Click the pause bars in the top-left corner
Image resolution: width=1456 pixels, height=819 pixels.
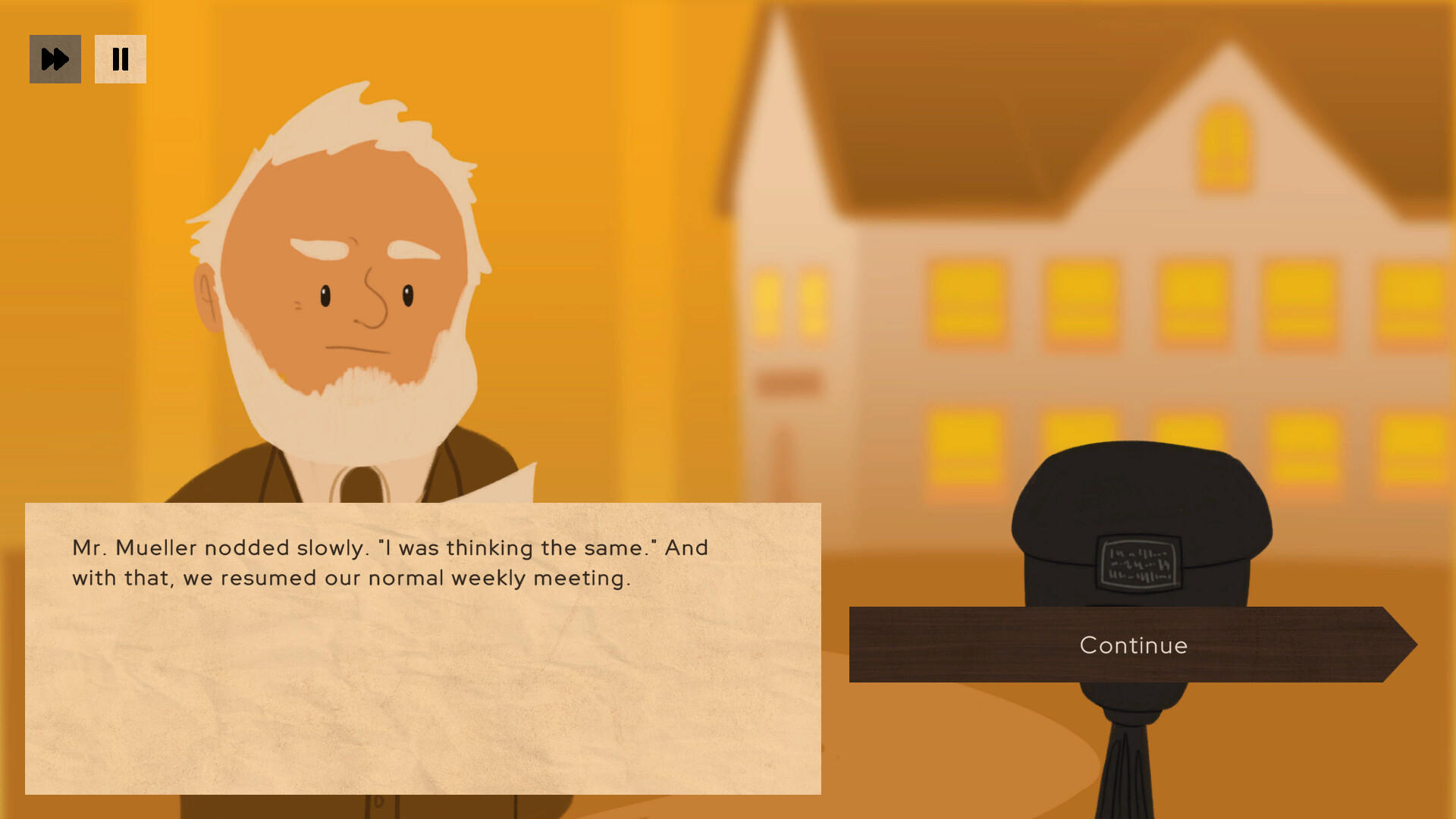pyautogui.click(x=121, y=58)
